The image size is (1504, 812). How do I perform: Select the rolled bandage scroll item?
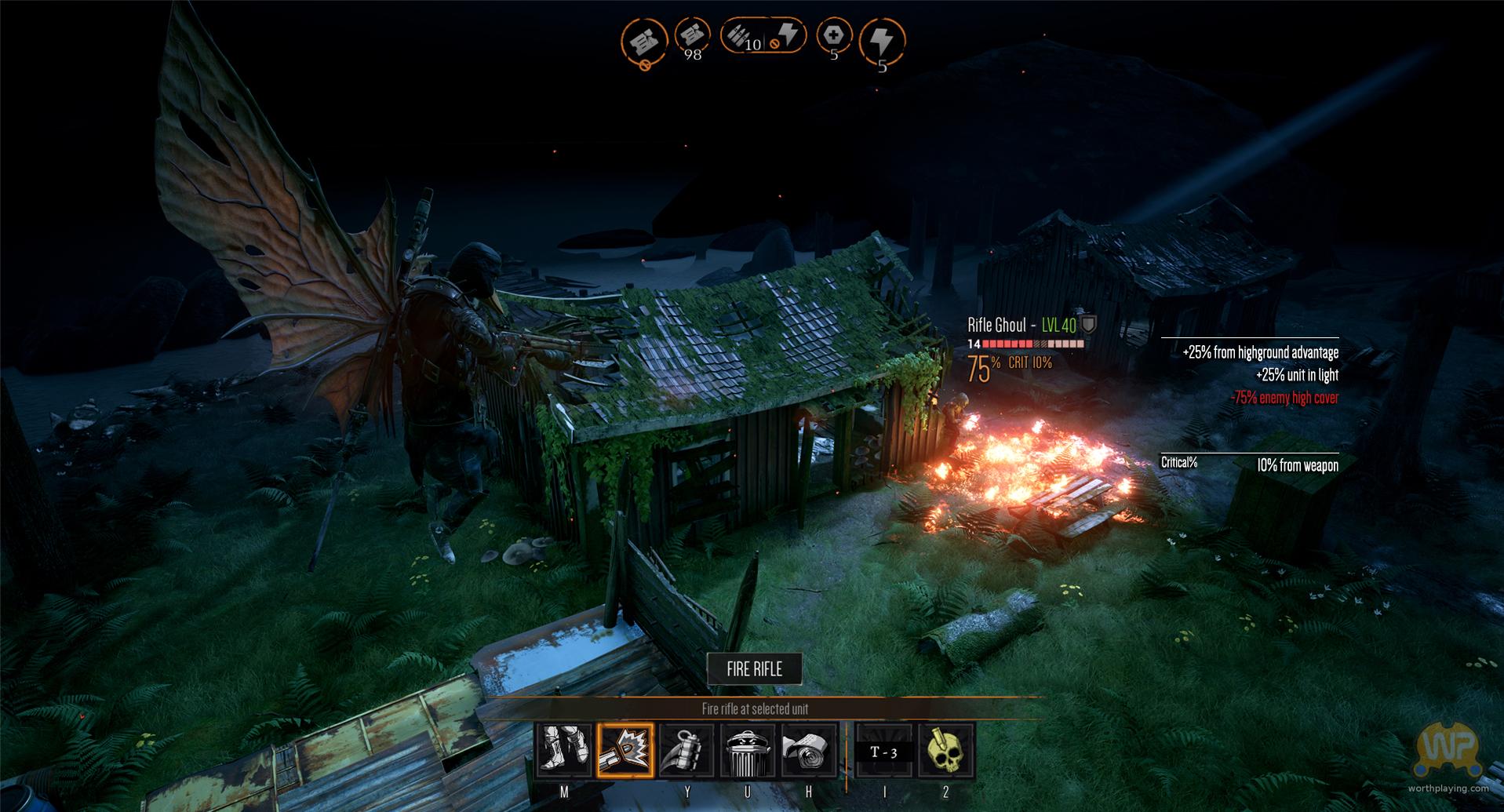point(808,751)
